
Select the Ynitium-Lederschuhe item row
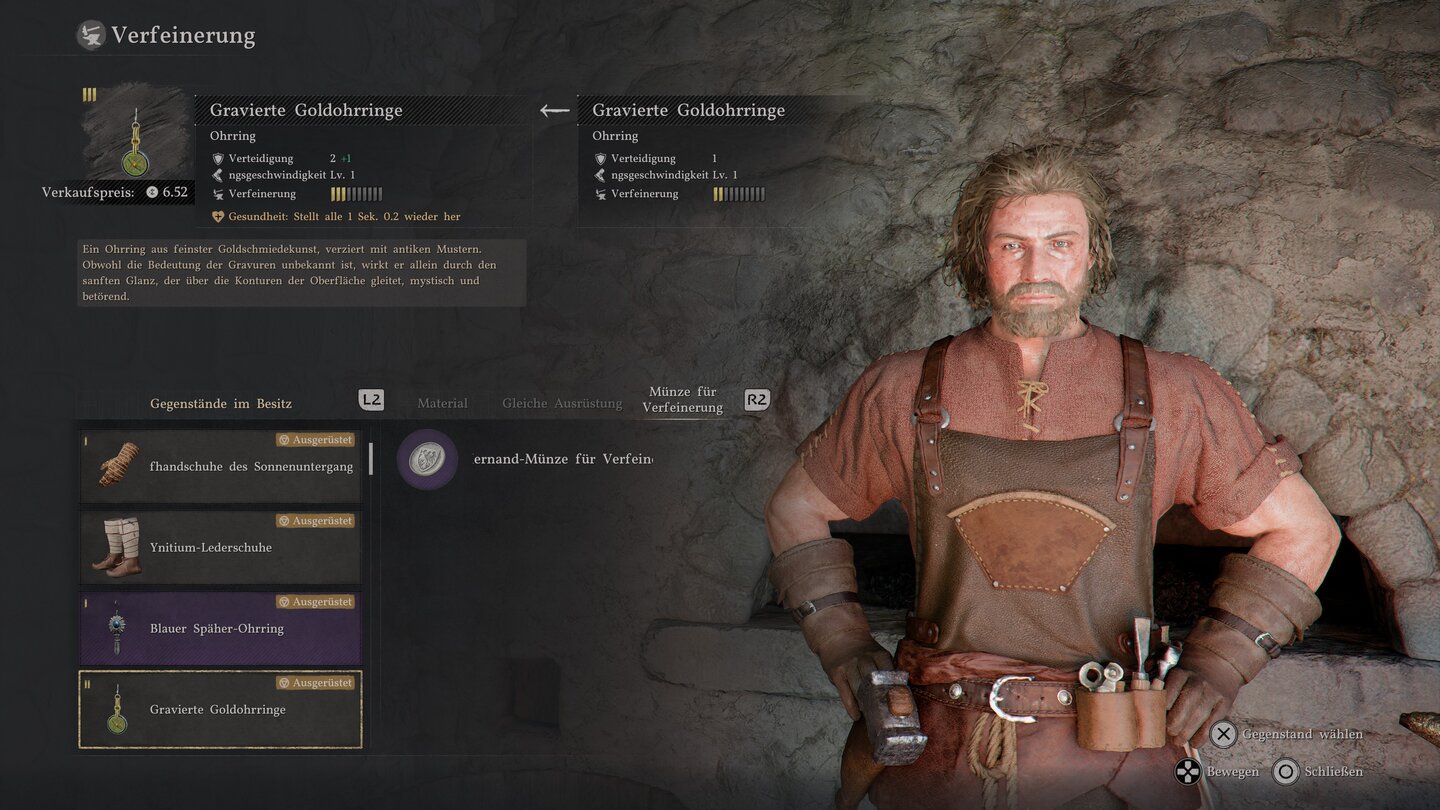(x=220, y=547)
